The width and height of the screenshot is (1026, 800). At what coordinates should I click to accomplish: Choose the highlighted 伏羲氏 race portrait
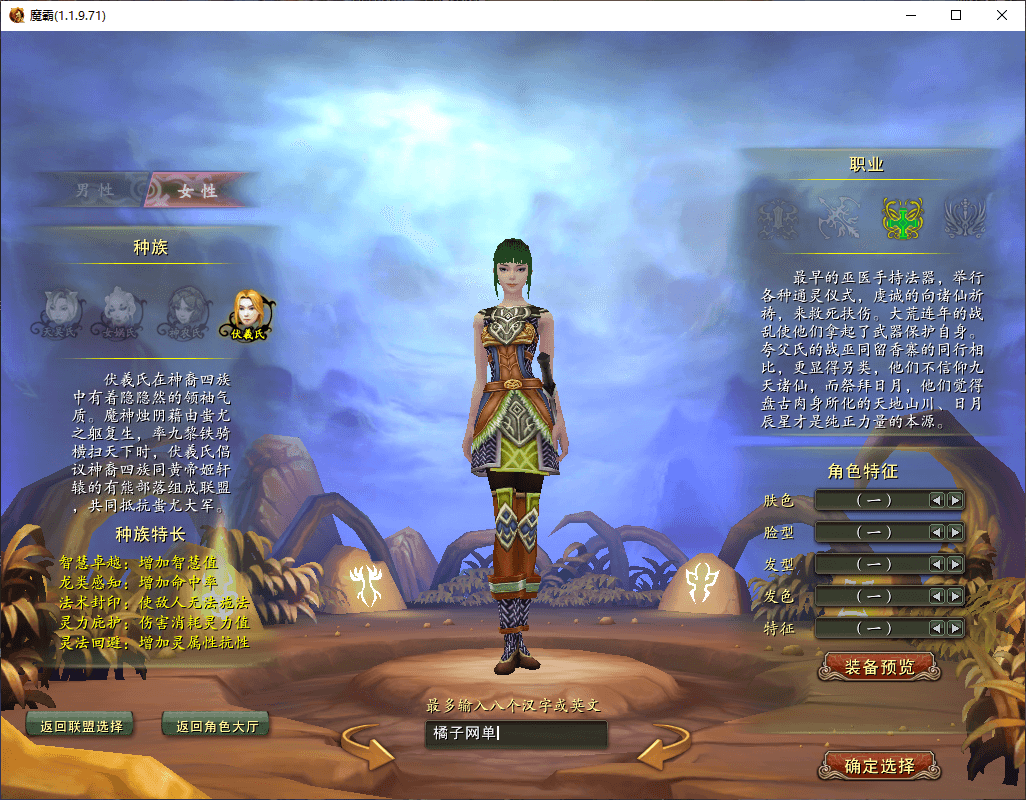tap(249, 312)
